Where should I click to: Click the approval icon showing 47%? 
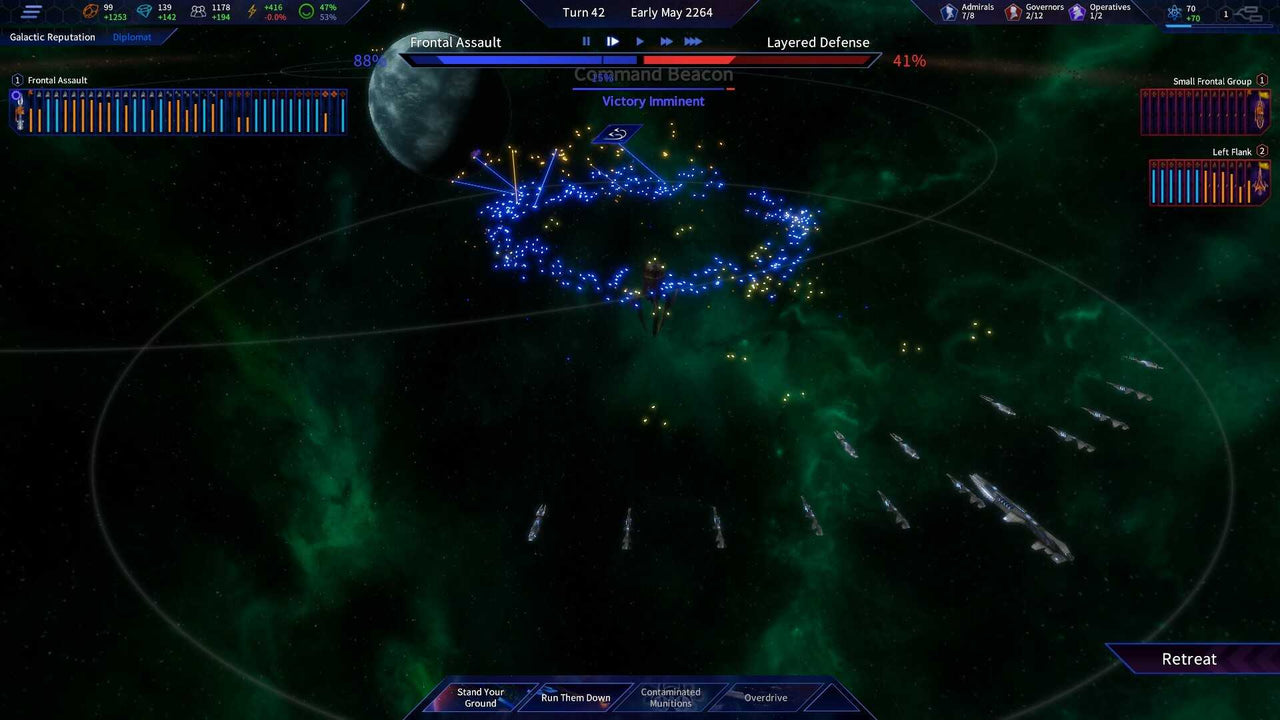[x=304, y=11]
